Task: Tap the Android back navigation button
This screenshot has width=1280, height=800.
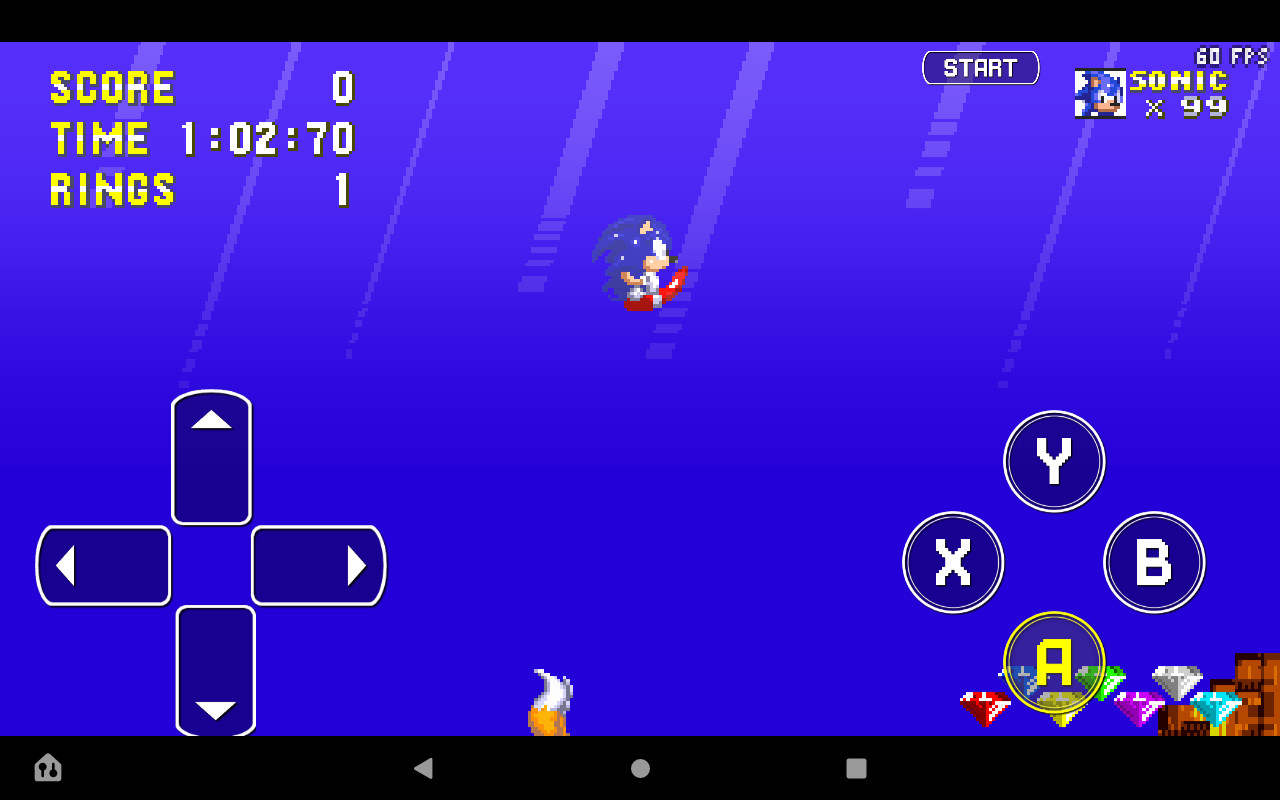Action: (424, 768)
